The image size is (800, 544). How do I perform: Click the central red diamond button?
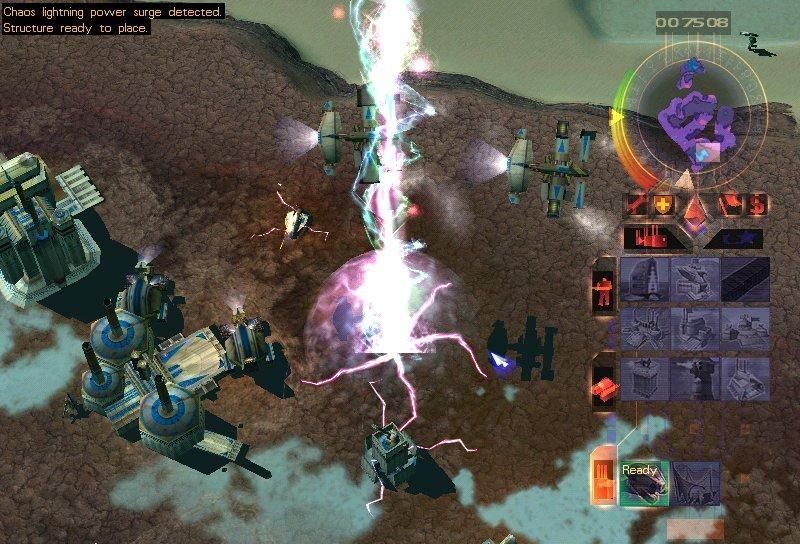[693, 211]
